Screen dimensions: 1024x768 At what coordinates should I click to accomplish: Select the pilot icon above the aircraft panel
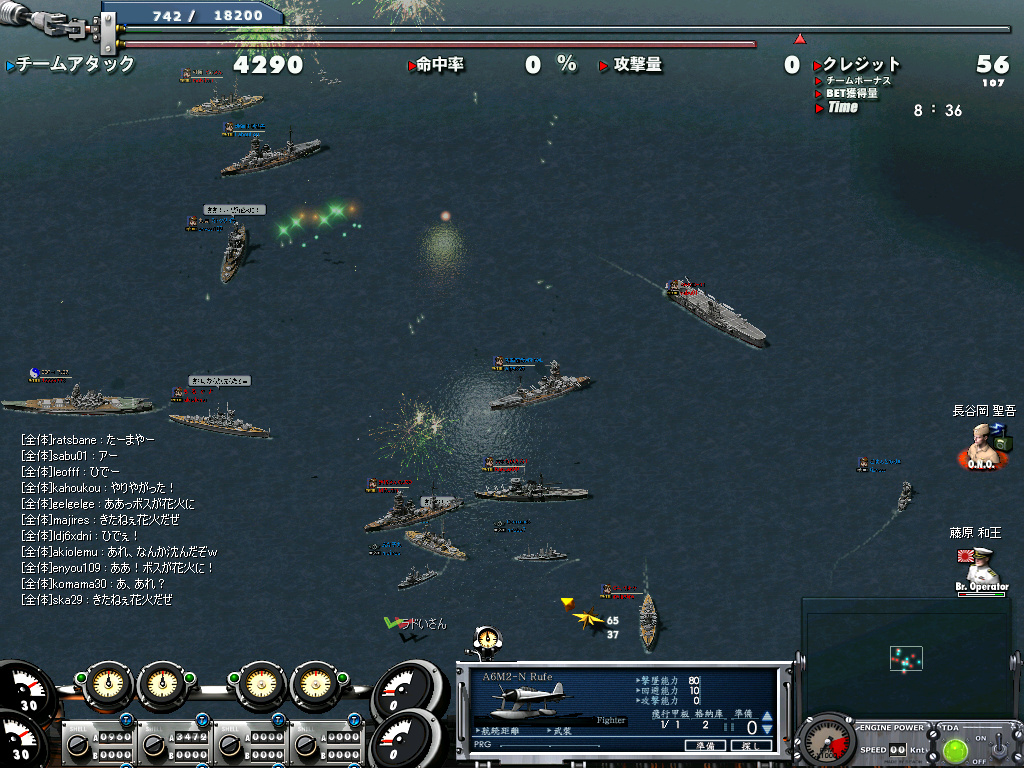(x=487, y=638)
